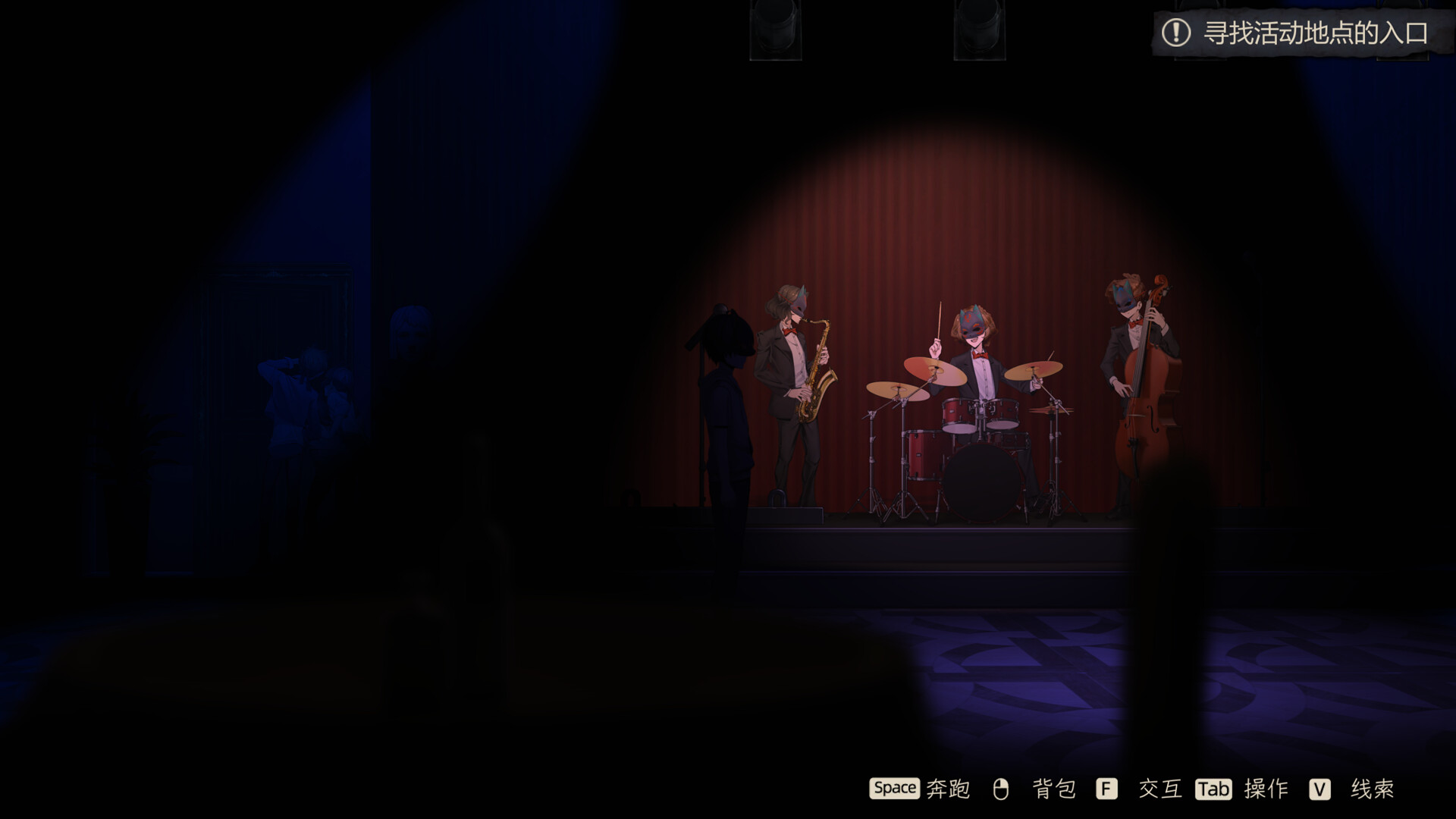Click the F interact key icon
This screenshot has height=819, width=1456.
(x=1105, y=789)
